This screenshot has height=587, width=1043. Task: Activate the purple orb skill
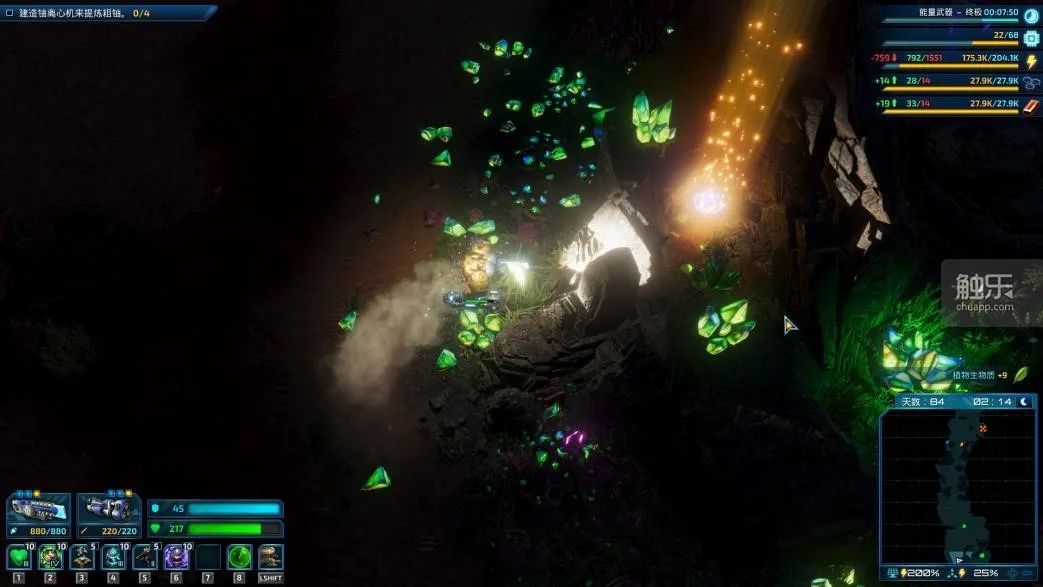click(x=176, y=556)
